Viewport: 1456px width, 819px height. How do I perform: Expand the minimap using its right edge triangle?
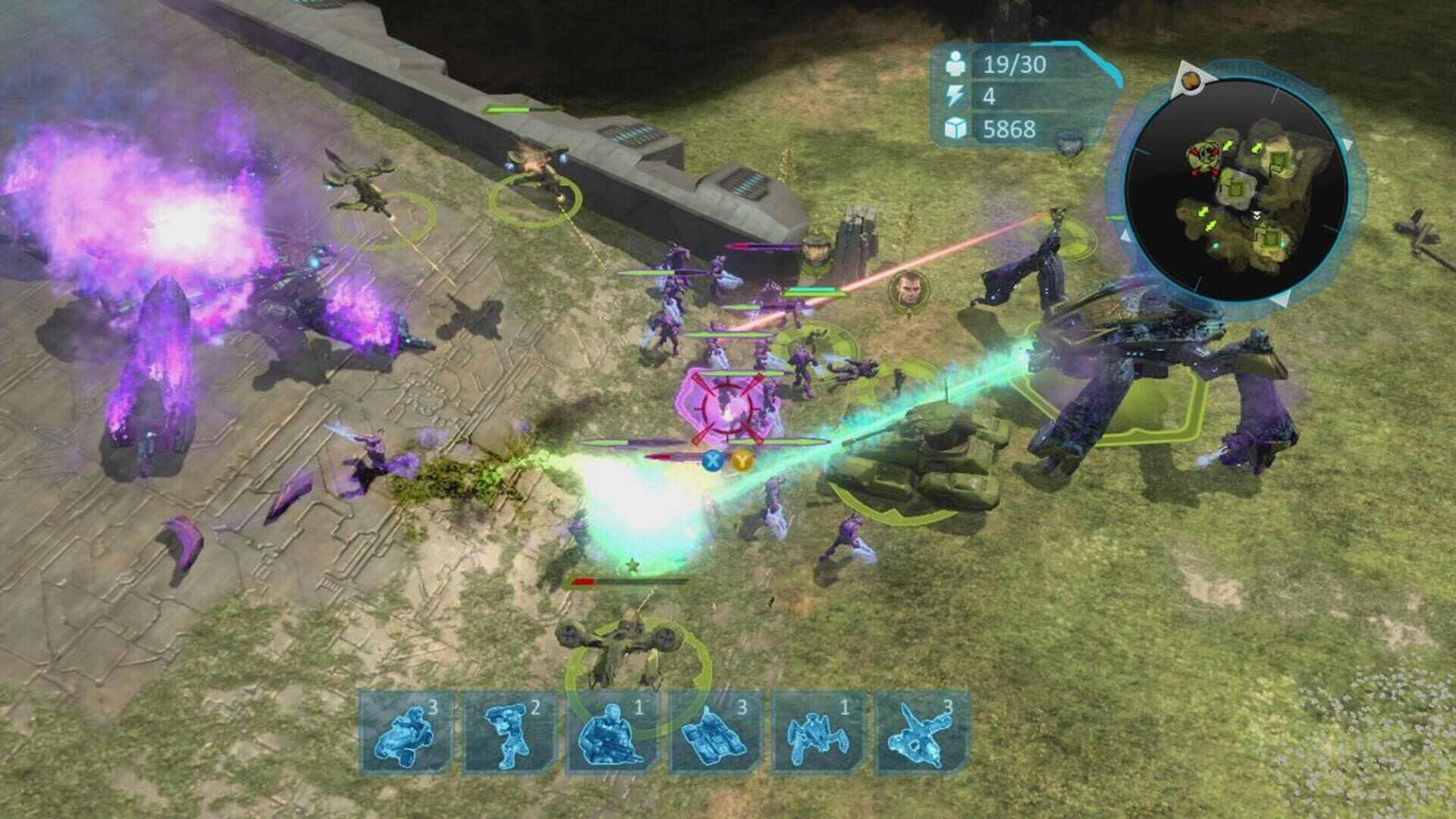click(1348, 143)
